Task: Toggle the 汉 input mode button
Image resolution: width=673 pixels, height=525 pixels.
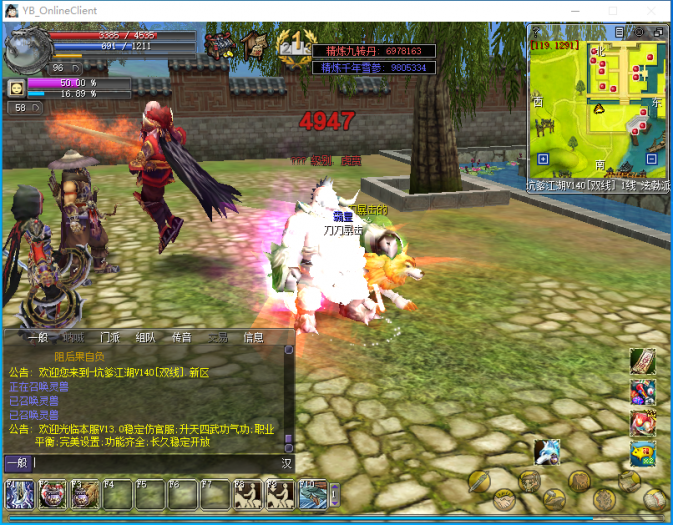Action: tap(286, 463)
